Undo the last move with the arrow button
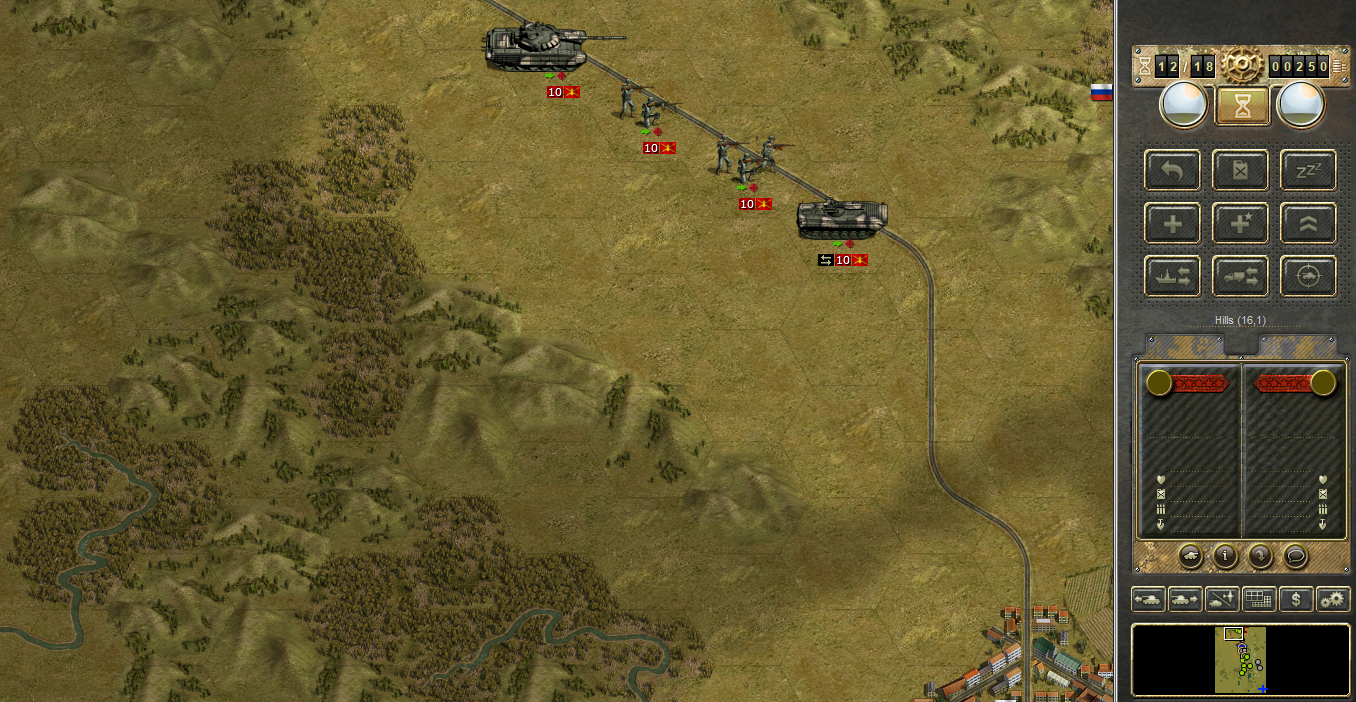The width and height of the screenshot is (1356, 702). tap(1173, 170)
